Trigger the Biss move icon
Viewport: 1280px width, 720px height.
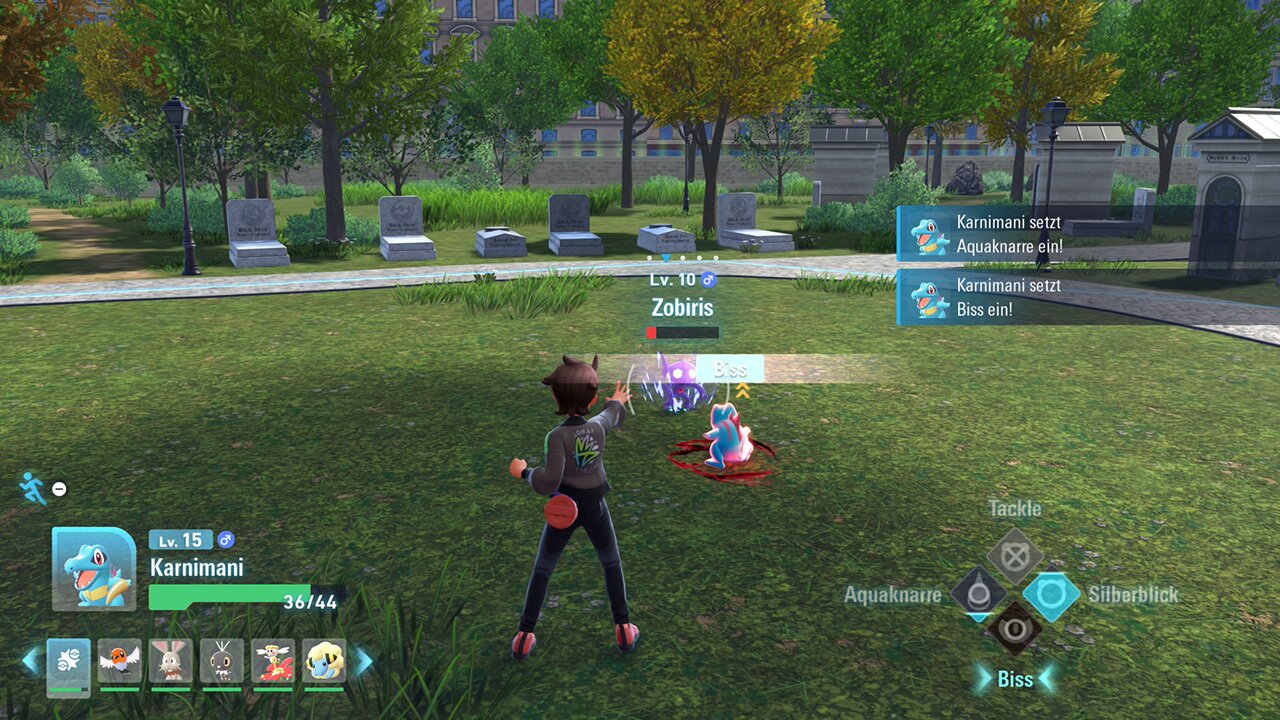pyautogui.click(x=1015, y=630)
